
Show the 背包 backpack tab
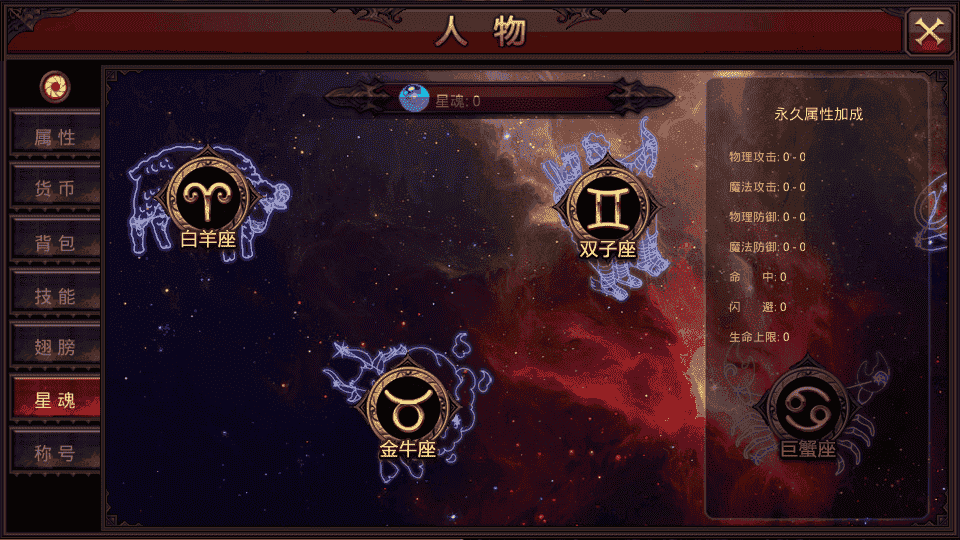coord(55,243)
